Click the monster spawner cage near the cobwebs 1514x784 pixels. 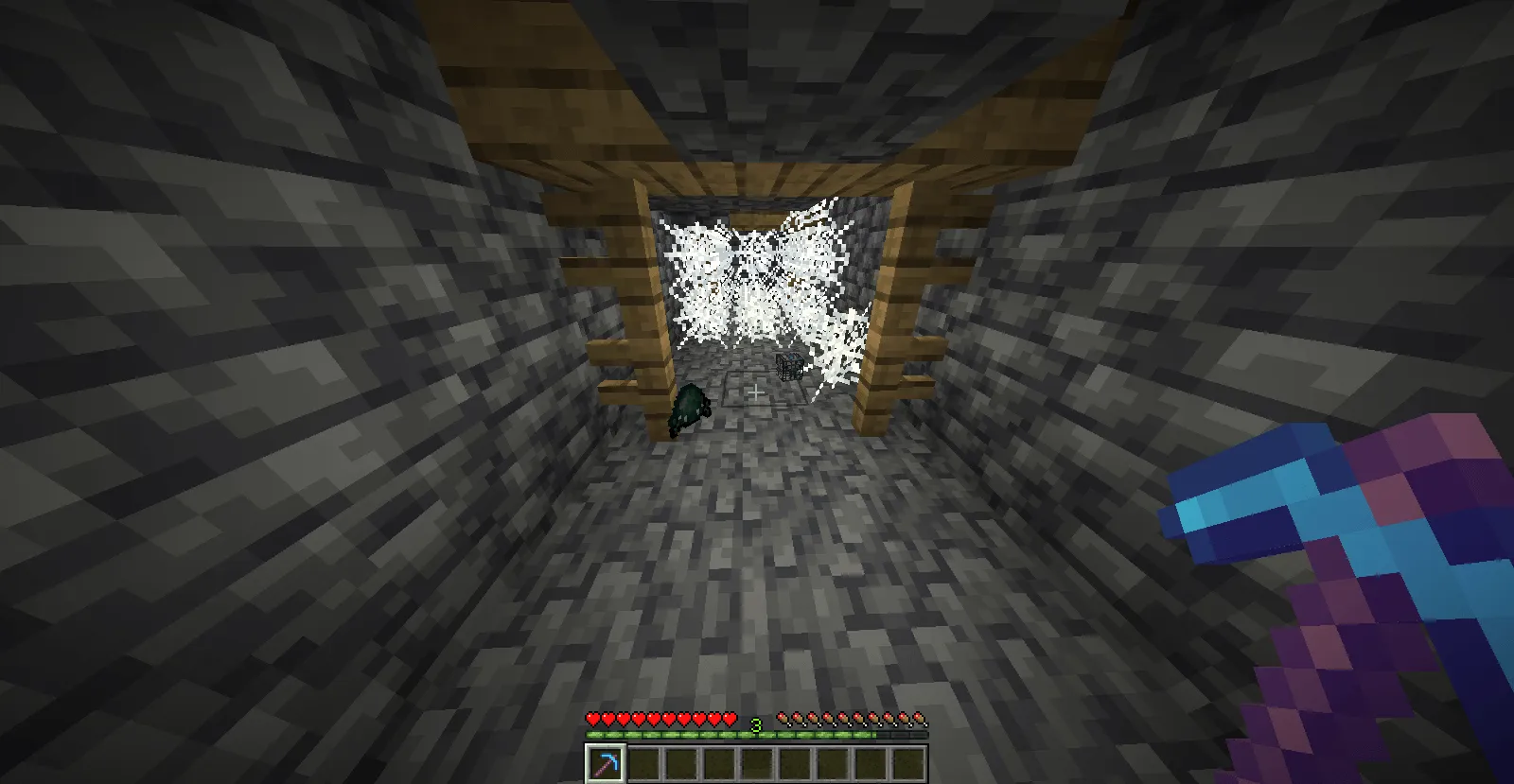point(788,368)
